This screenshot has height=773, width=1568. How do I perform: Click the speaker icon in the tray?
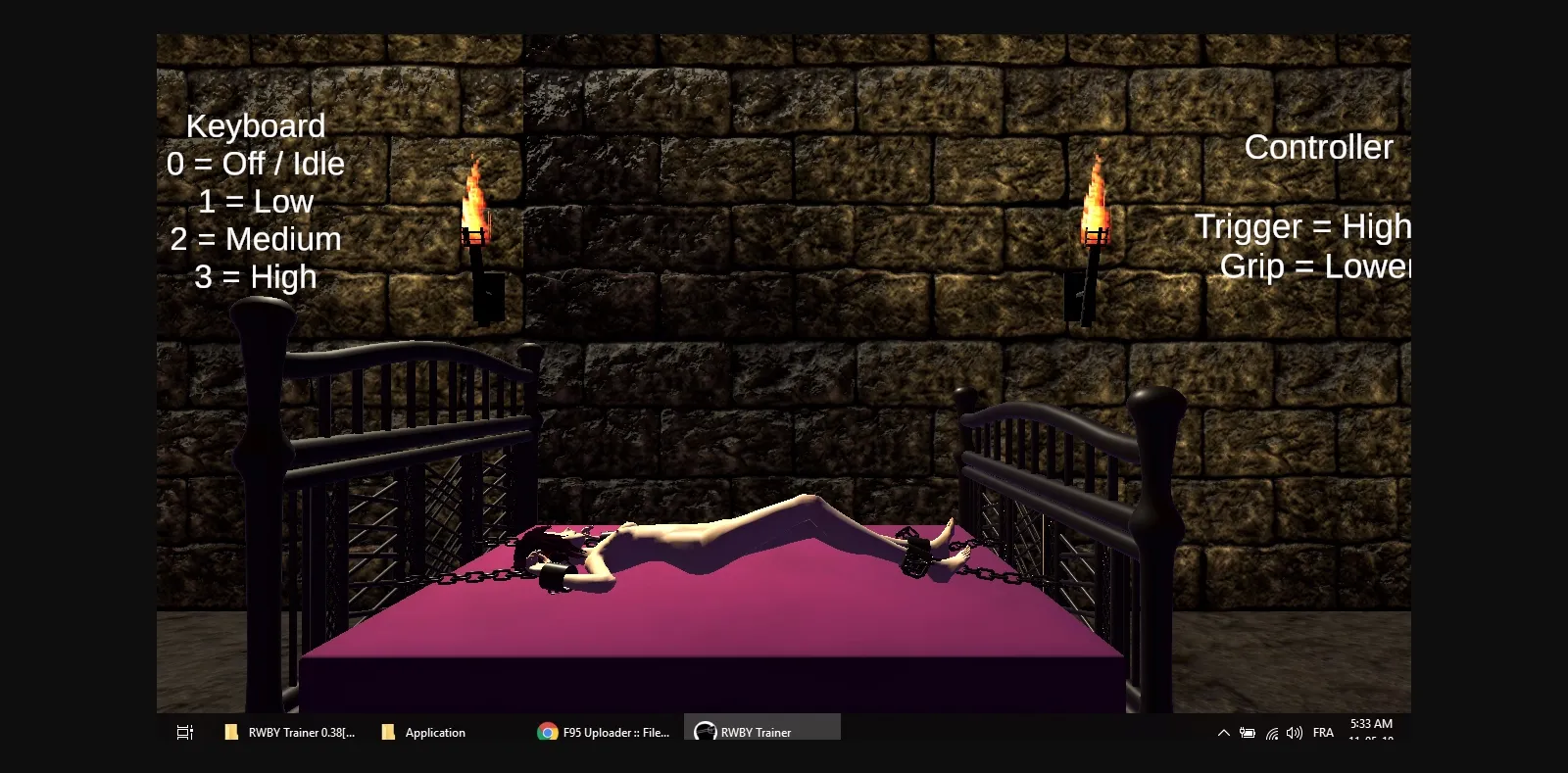coord(1294,732)
